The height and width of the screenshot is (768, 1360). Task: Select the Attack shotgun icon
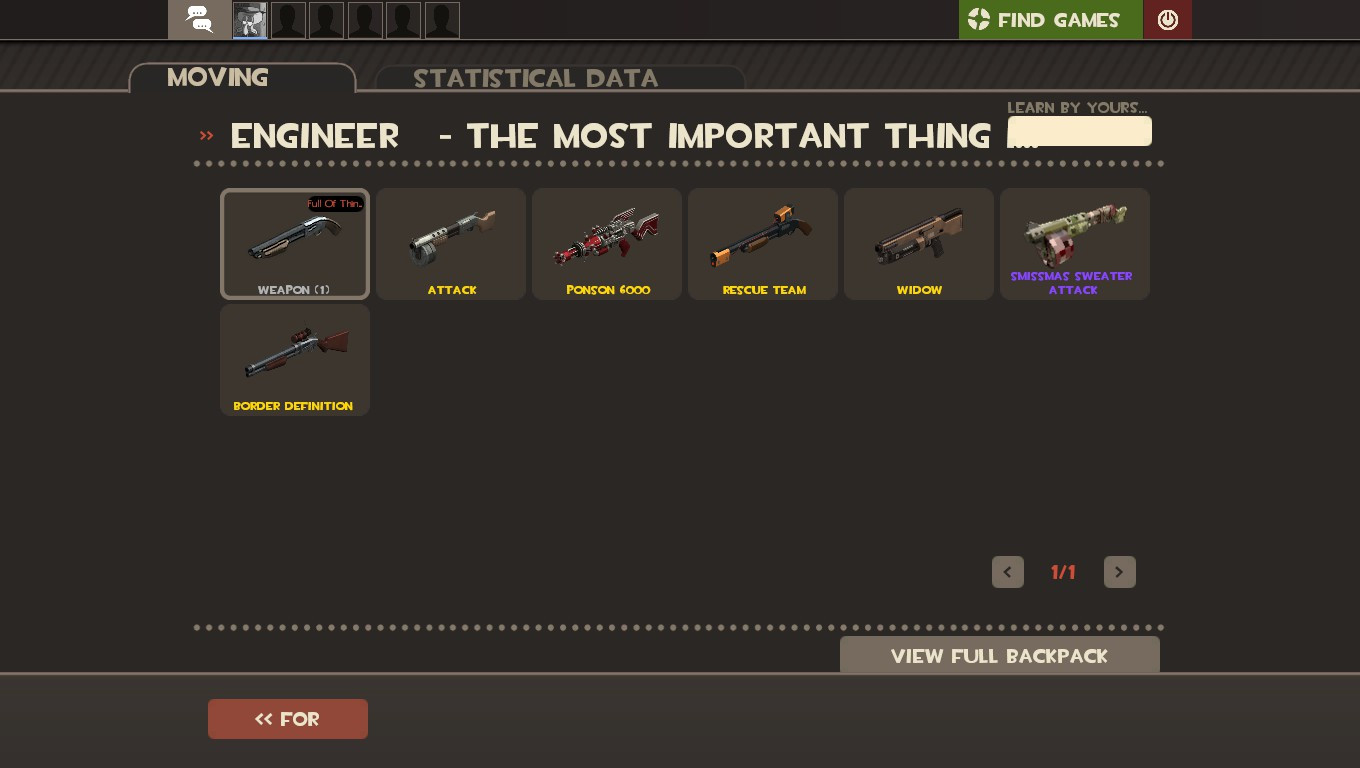coord(451,240)
